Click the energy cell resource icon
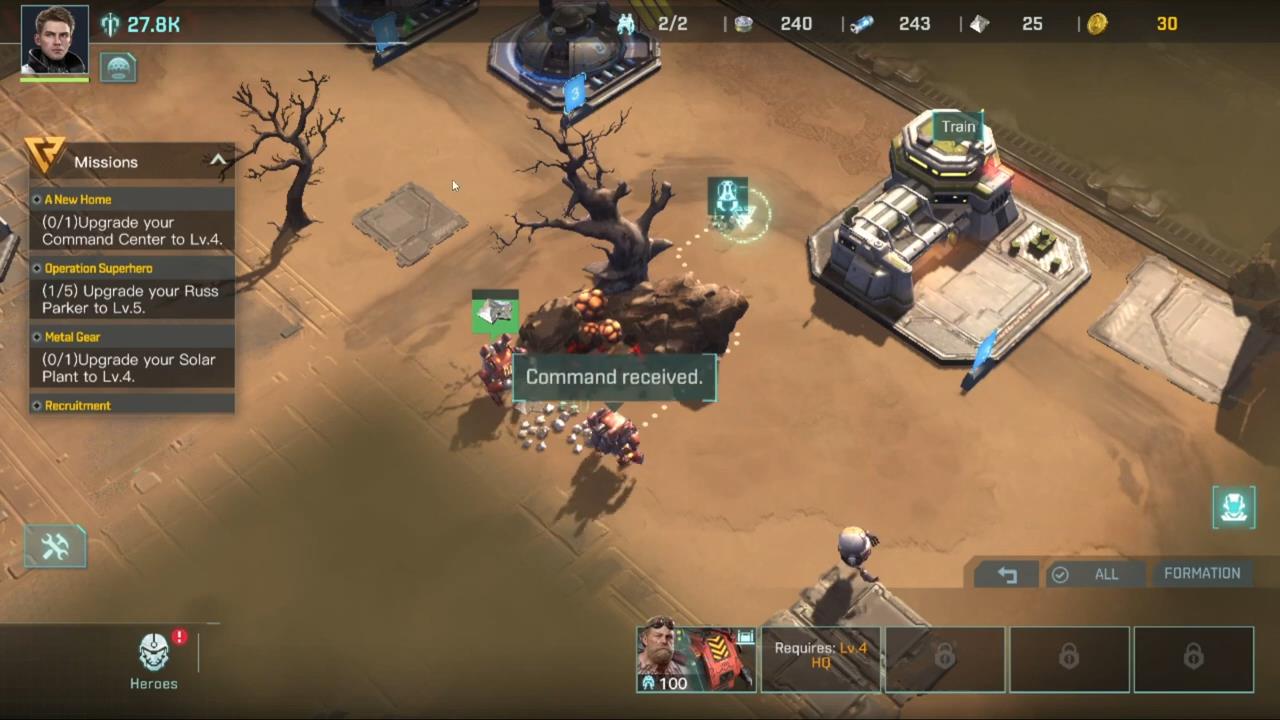1280x720 pixels. click(861, 24)
